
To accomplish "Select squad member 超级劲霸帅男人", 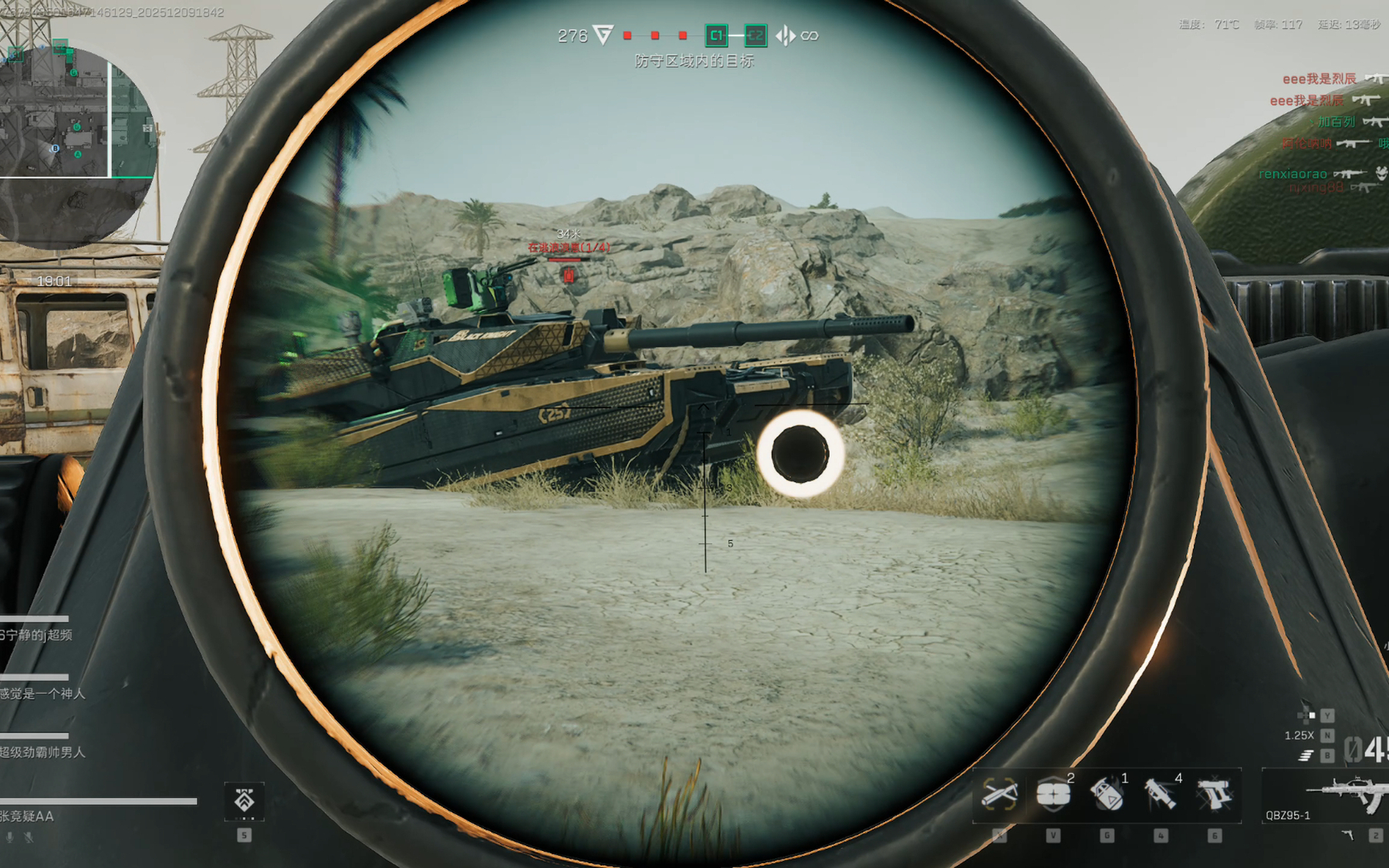I will click(42, 752).
